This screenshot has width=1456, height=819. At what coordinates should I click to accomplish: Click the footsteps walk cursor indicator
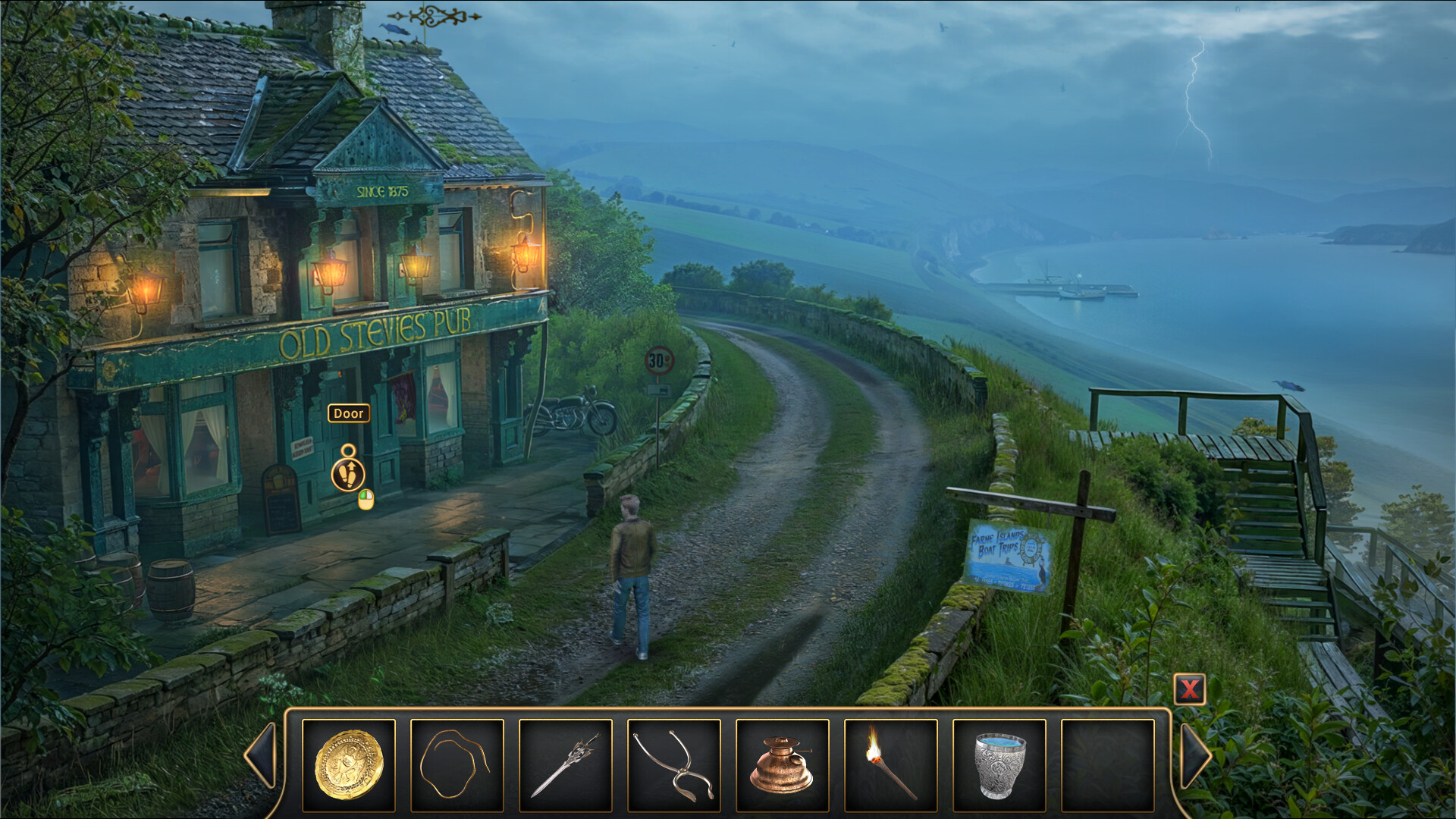(349, 474)
